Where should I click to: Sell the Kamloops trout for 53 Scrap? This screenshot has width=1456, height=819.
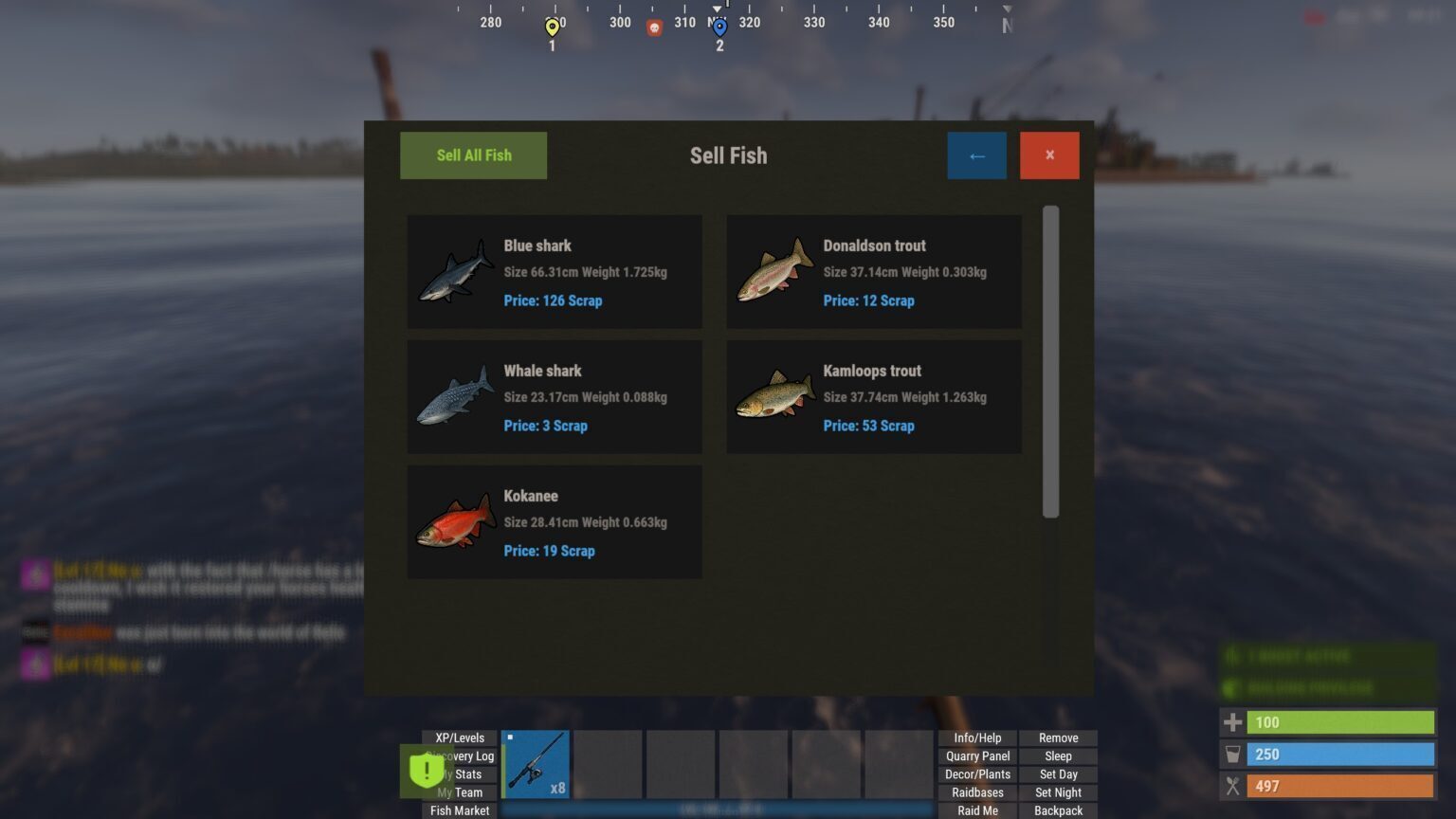click(874, 397)
